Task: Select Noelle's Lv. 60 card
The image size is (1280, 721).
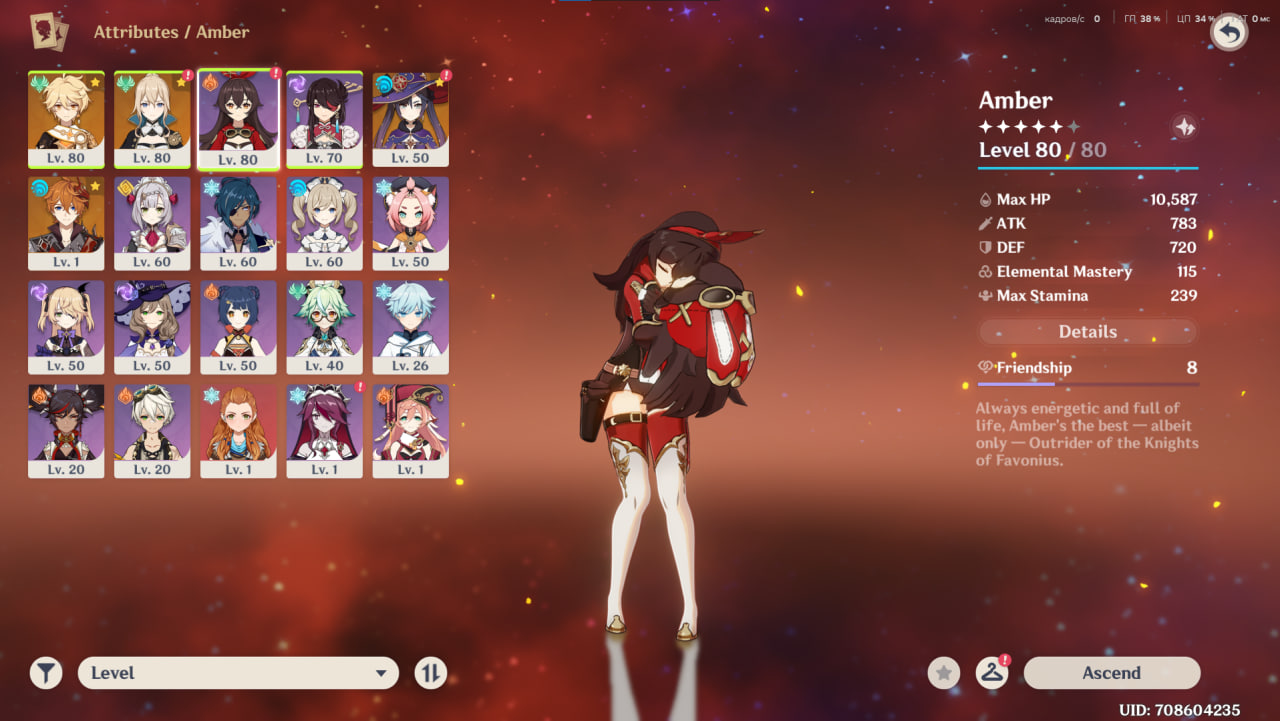Action: tap(152, 224)
